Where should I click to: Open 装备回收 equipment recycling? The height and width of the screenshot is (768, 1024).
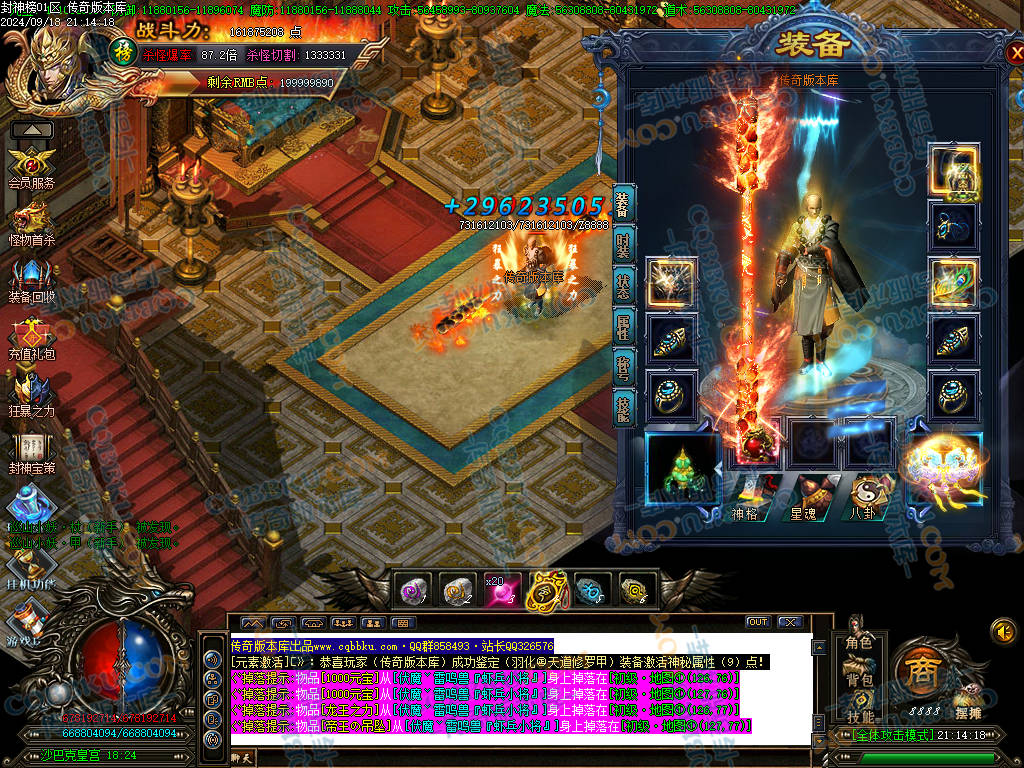click(x=31, y=281)
